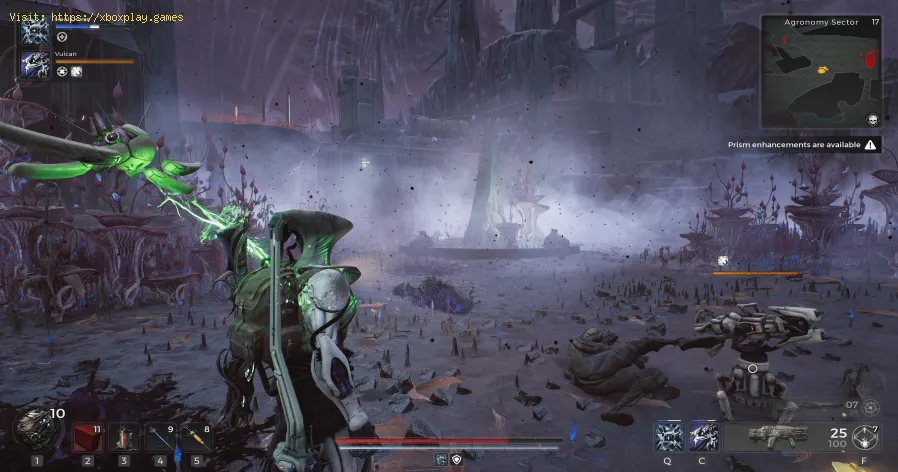
Task: Activate the C ability icon
Action: point(703,436)
